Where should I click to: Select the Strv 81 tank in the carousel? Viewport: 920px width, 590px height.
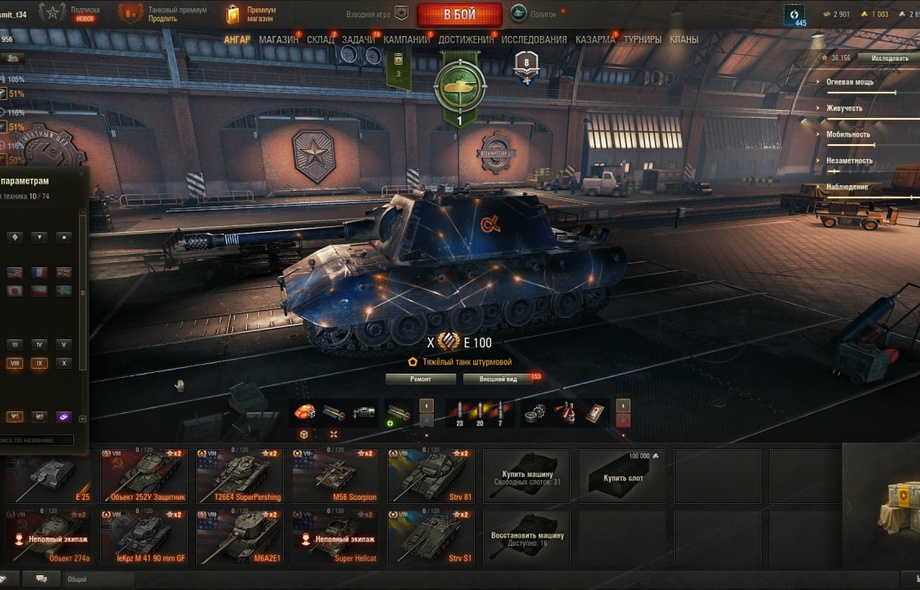pos(431,476)
